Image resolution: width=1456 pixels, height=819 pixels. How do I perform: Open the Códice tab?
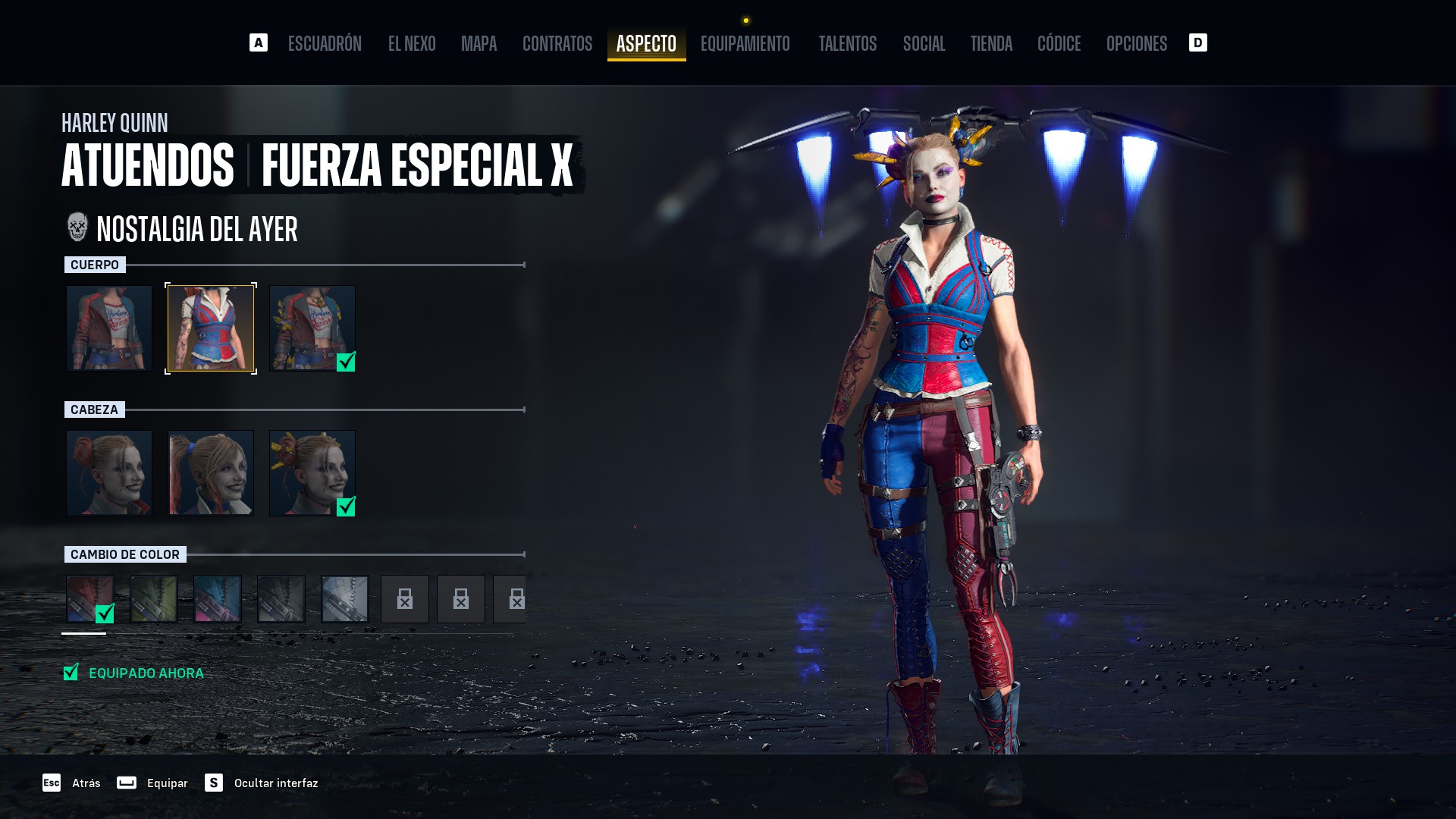(x=1059, y=44)
